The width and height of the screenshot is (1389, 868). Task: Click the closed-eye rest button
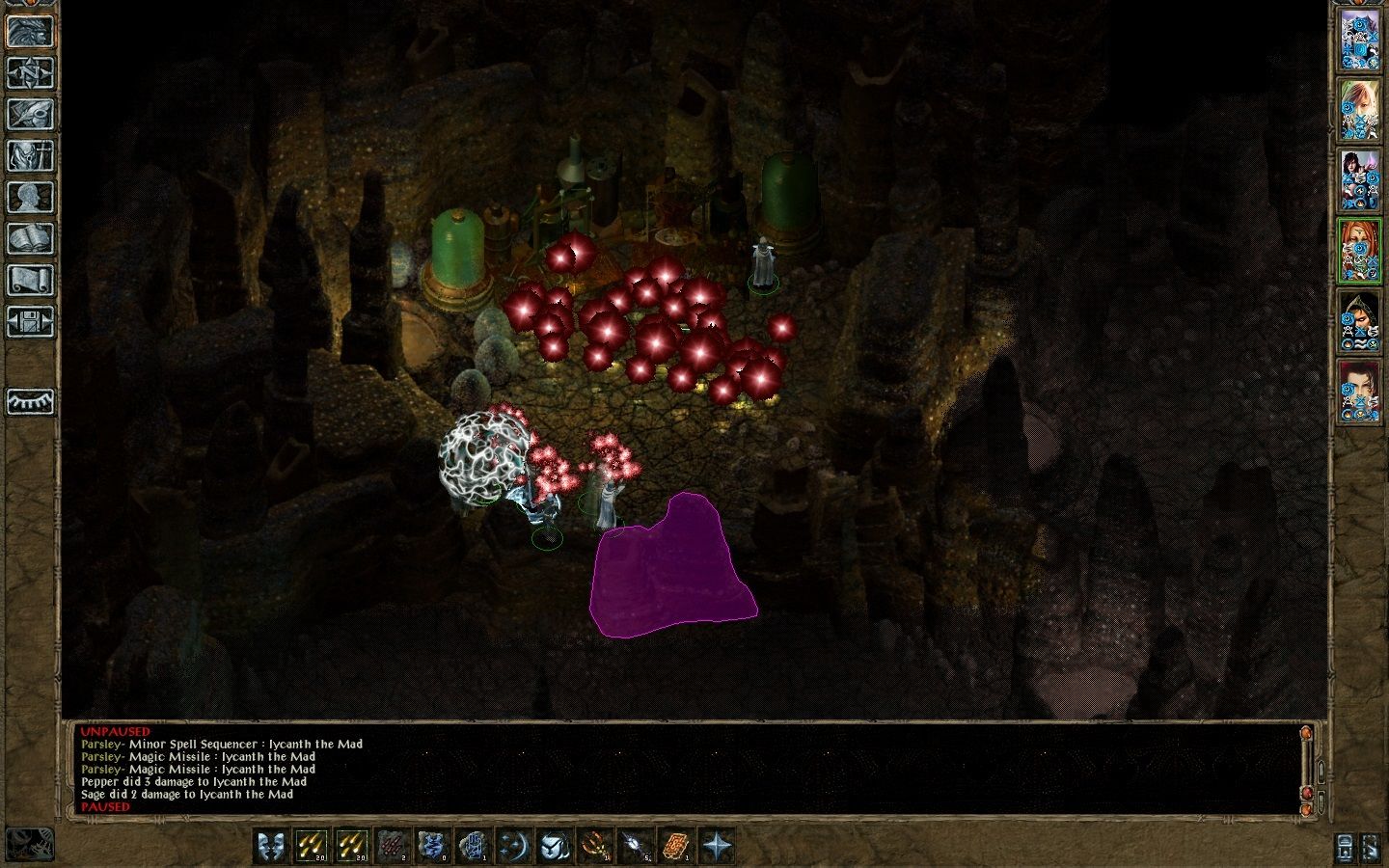click(30, 401)
